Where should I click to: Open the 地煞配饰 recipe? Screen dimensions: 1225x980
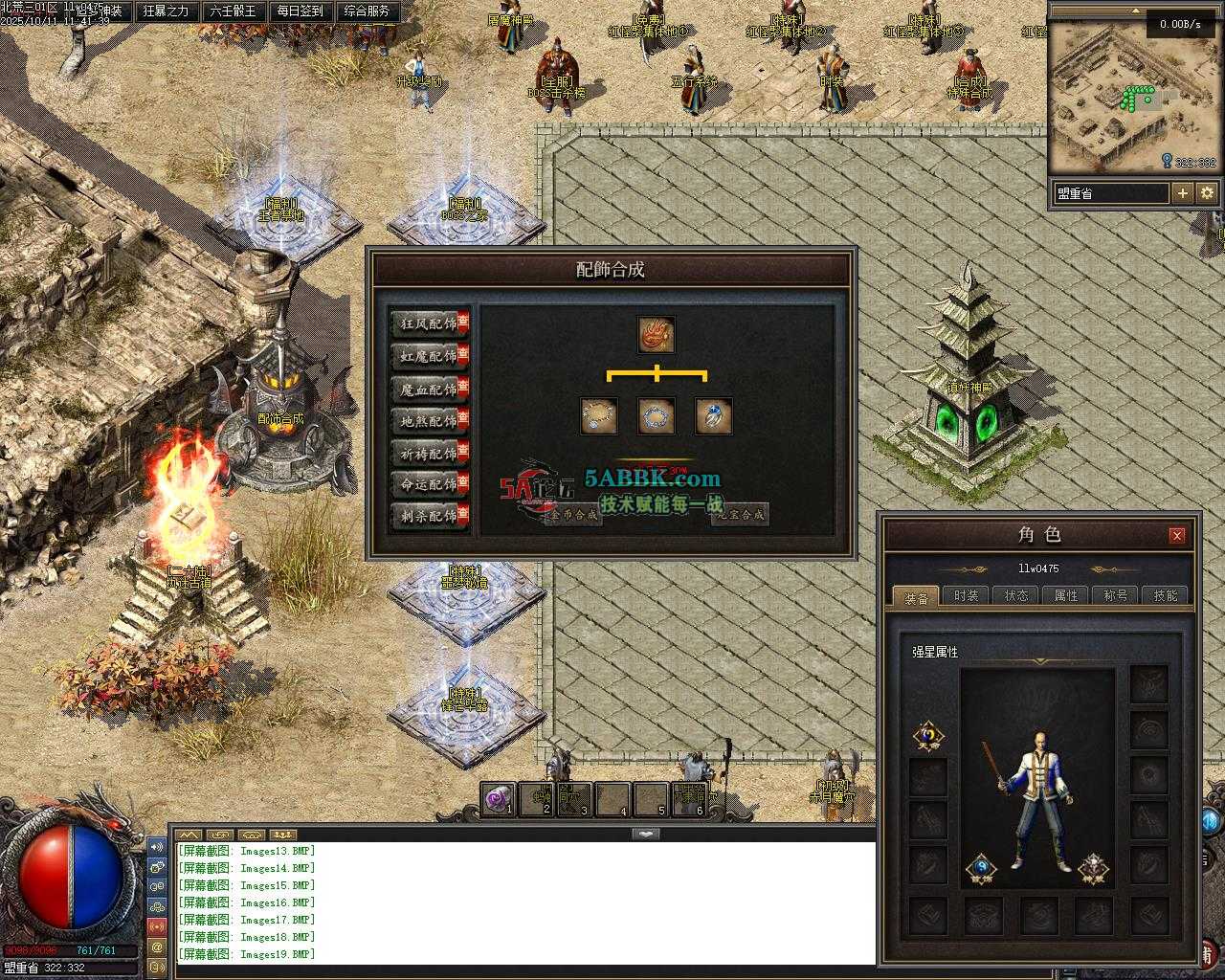(x=429, y=421)
